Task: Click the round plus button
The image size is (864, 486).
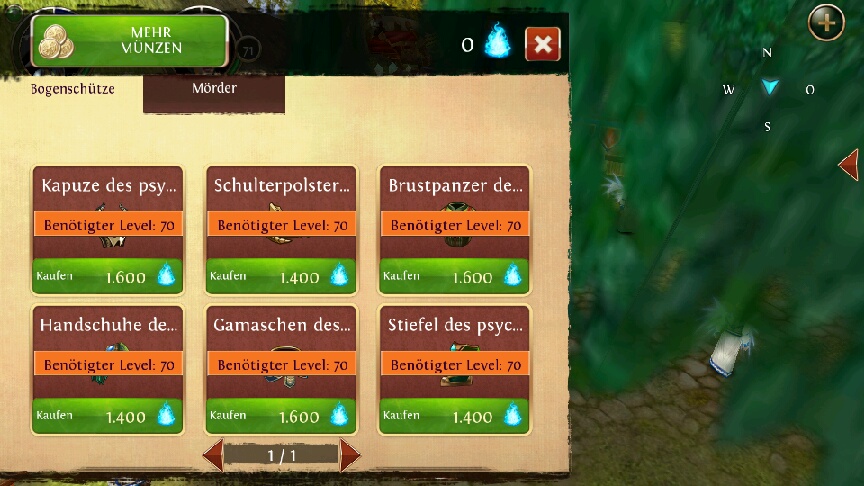Action: 826,22
